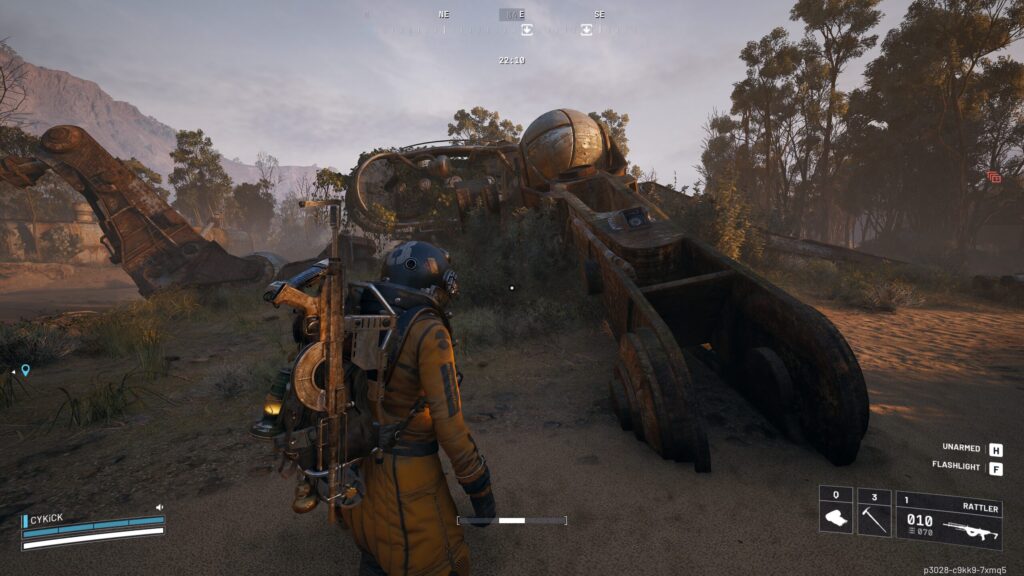Click the speaker icon above the CYKiCK bars
This screenshot has height=576, width=1024.
[159, 507]
